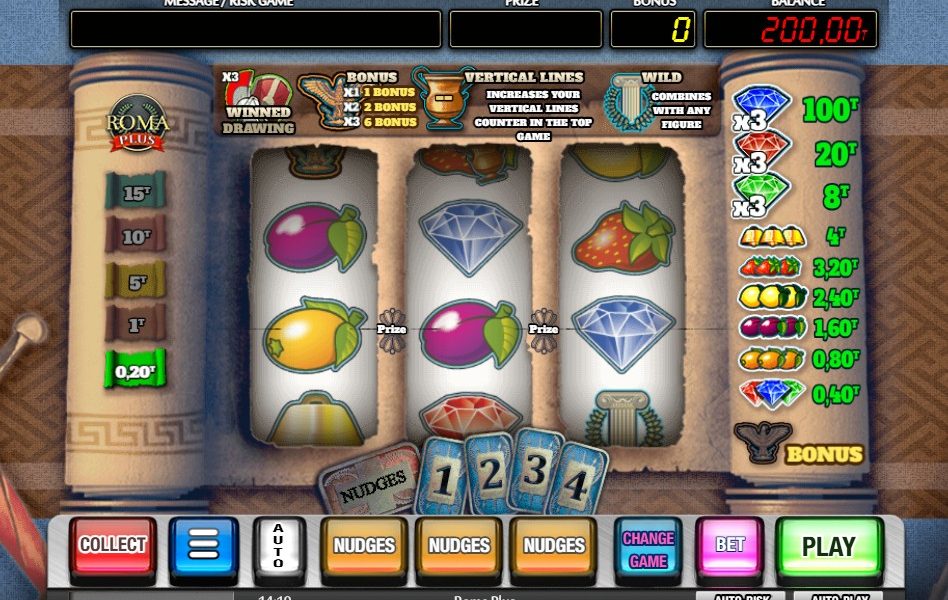This screenshot has width=948, height=600.
Task: Click the red COLLECT button
Action: (113, 546)
